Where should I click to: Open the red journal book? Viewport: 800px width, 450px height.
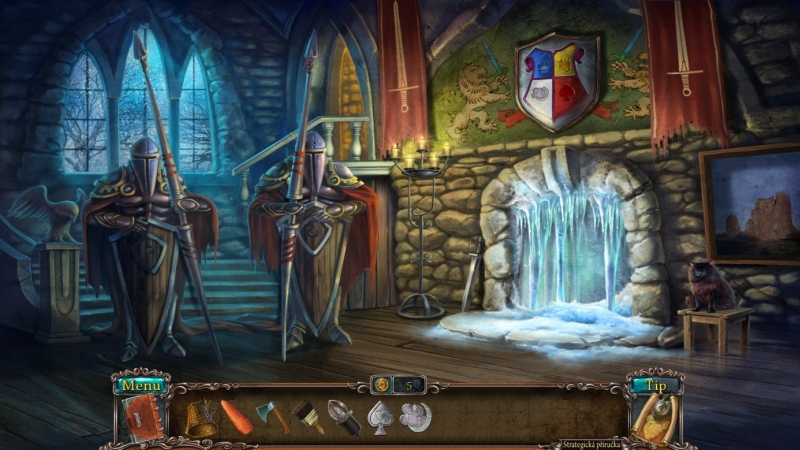[x=139, y=416]
